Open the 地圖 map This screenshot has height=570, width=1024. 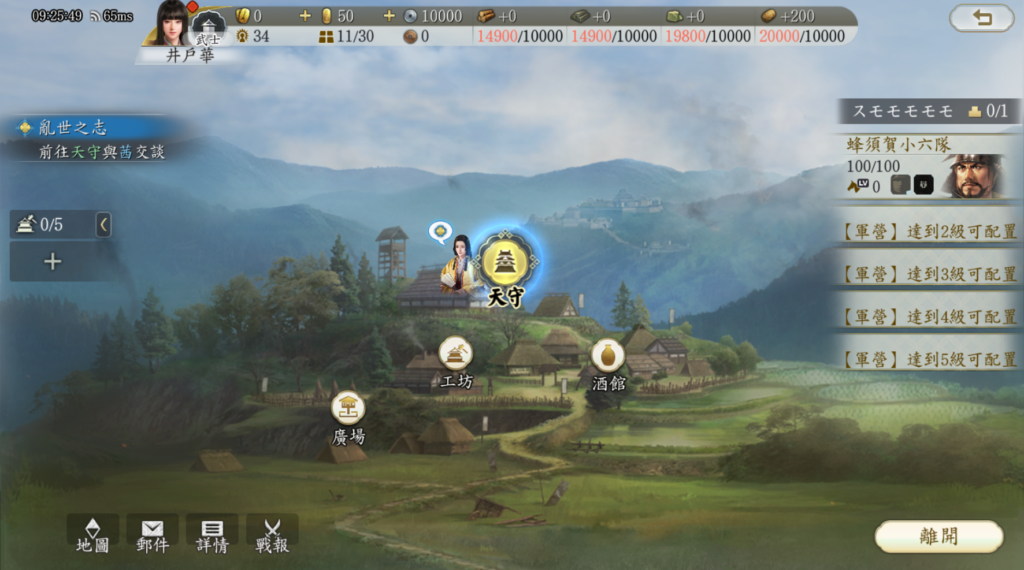(x=93, y=534)
